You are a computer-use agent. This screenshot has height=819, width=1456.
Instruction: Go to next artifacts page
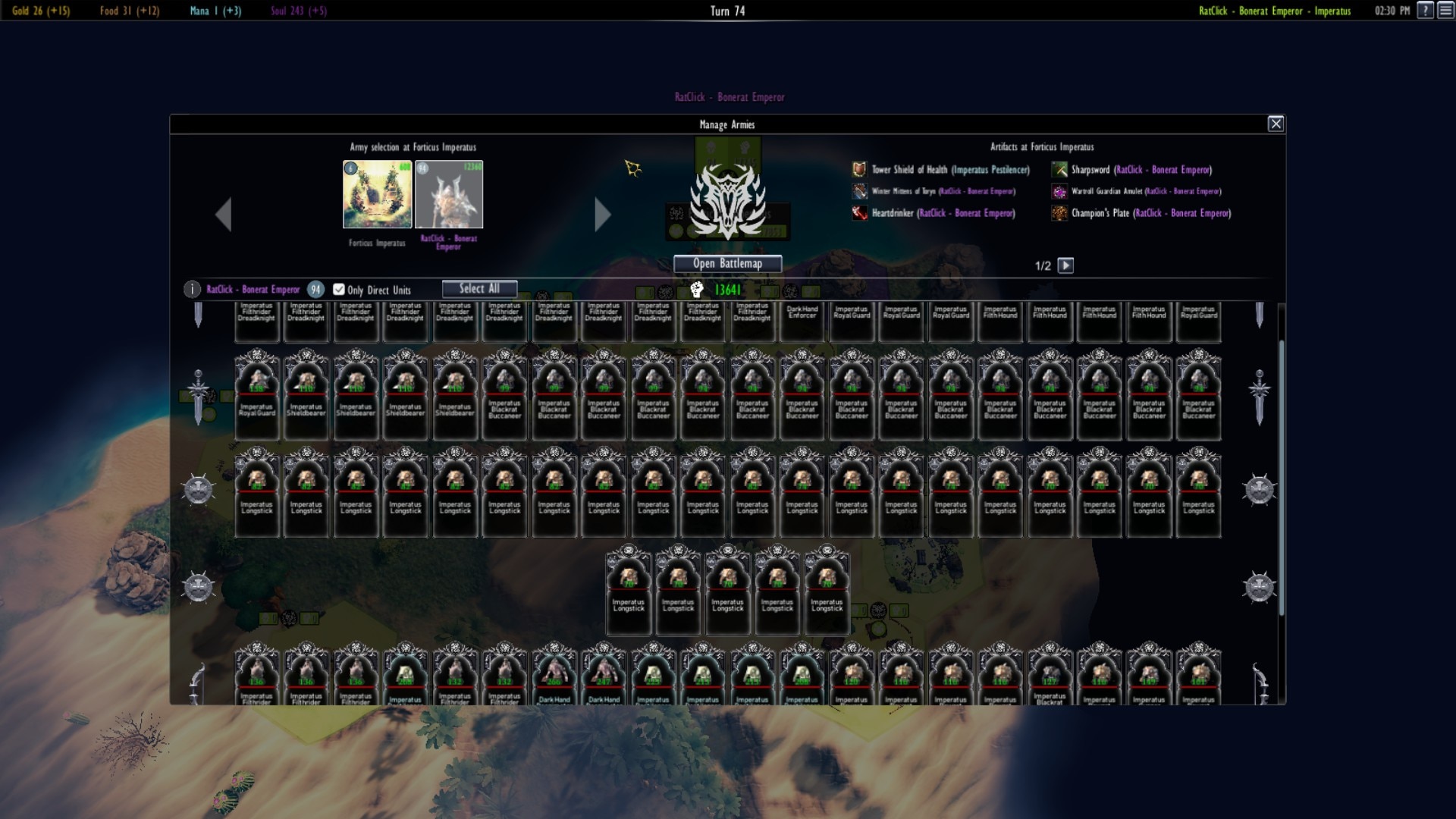pos(1065,265)
